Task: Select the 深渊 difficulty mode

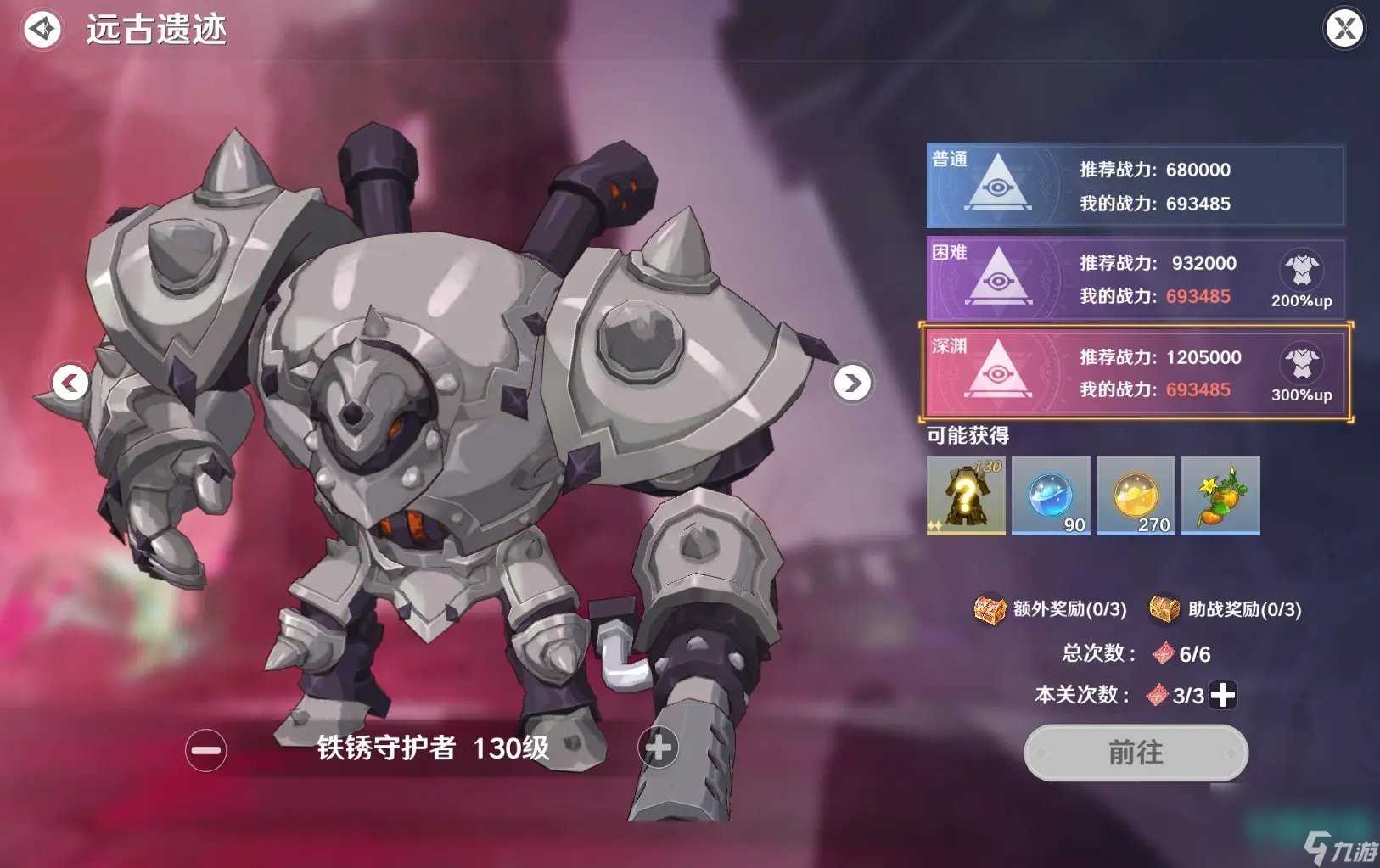Action: [x=1136, y=373]
